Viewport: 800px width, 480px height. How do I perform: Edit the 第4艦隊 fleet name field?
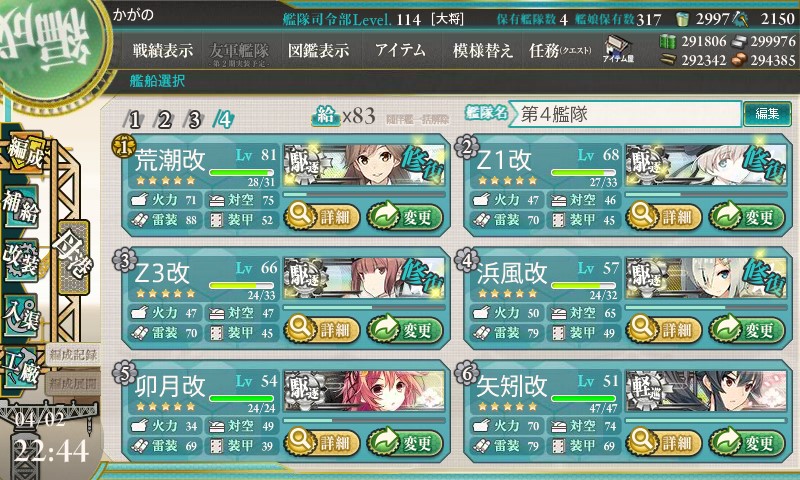pyautogui.click(x=627, y=114)
